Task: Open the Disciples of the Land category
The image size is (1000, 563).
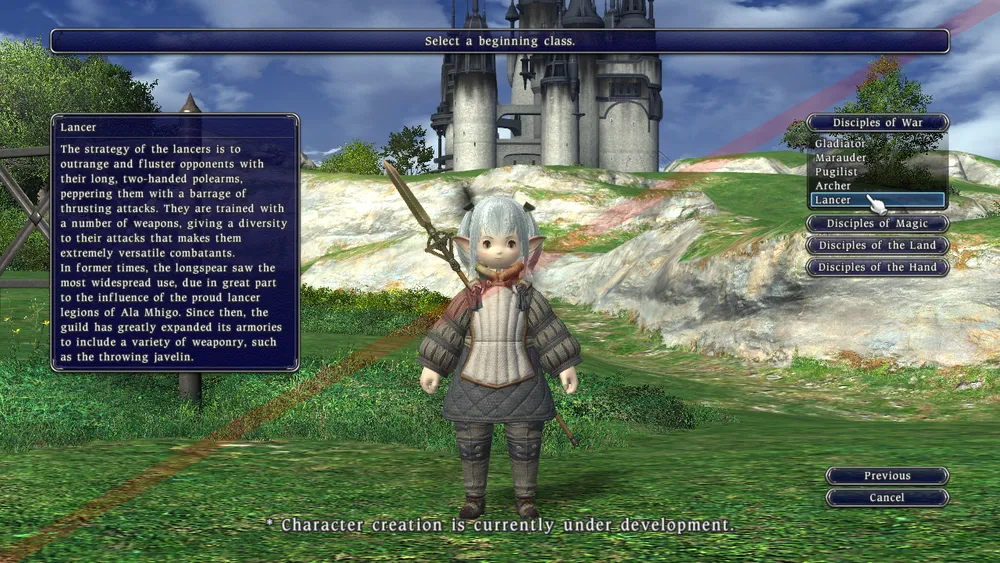Action: pyautogui.click(x=877, y=246)
